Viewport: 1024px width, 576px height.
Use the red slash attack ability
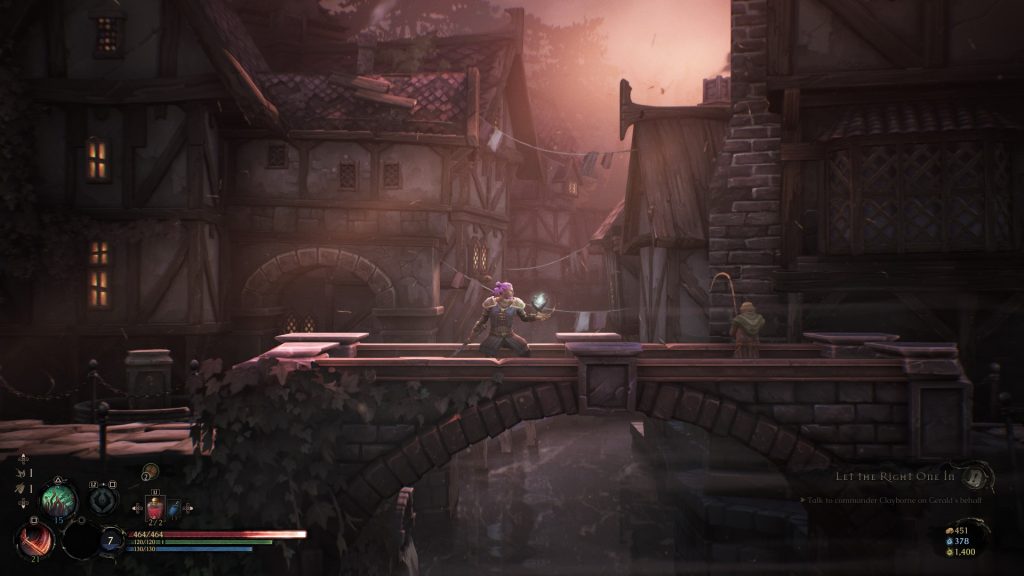point(33,541)
